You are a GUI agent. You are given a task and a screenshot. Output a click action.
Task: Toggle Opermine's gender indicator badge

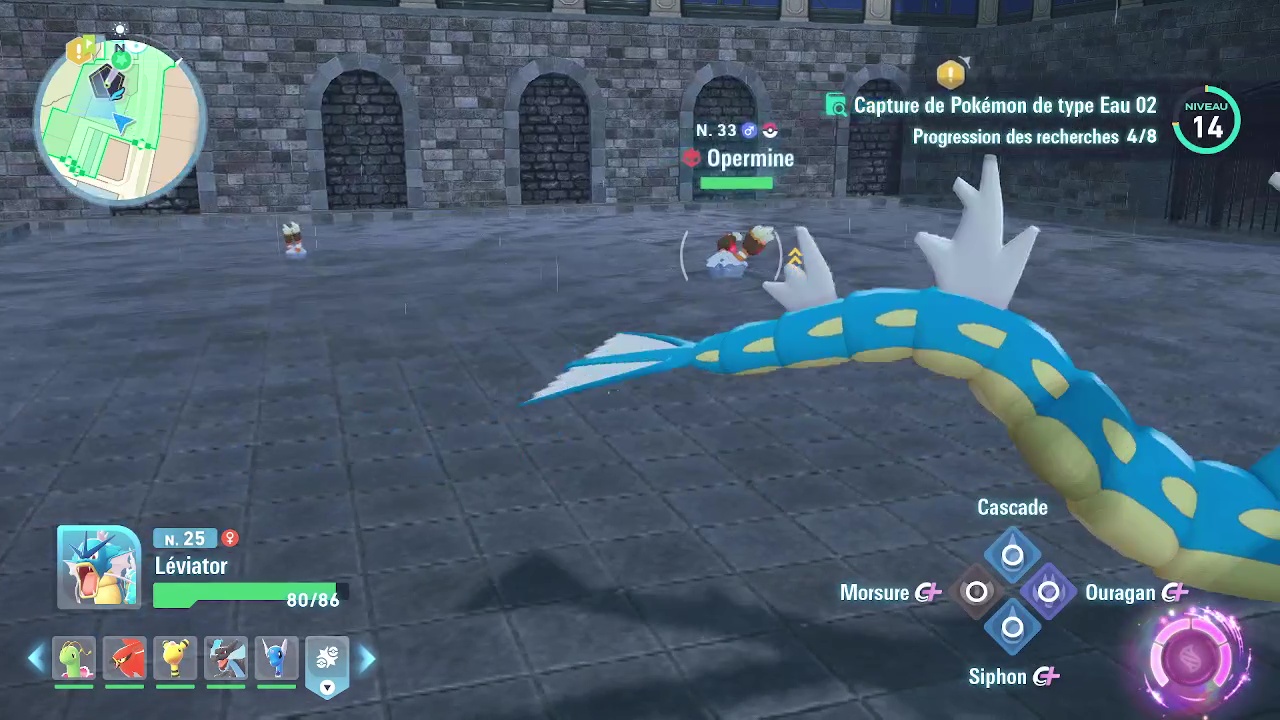click(749, 130)
